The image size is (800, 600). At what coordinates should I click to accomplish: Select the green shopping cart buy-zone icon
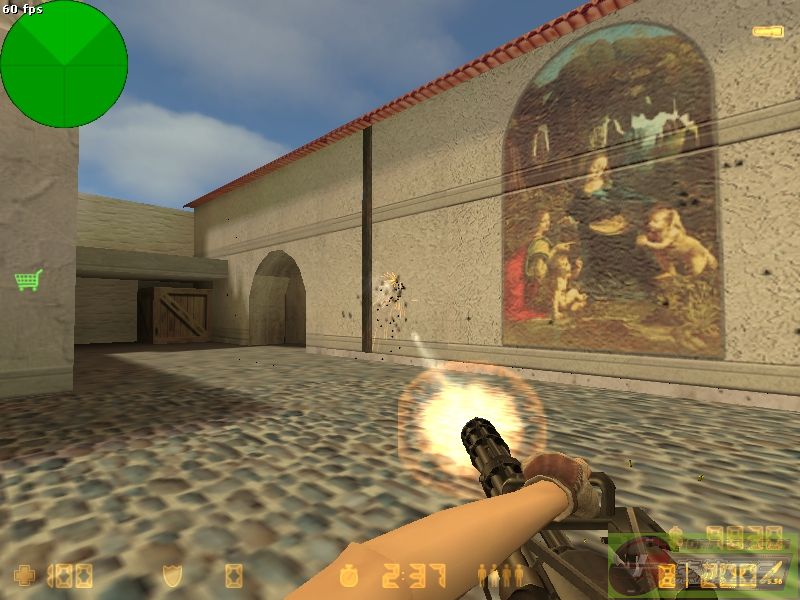tap(28, 280)
